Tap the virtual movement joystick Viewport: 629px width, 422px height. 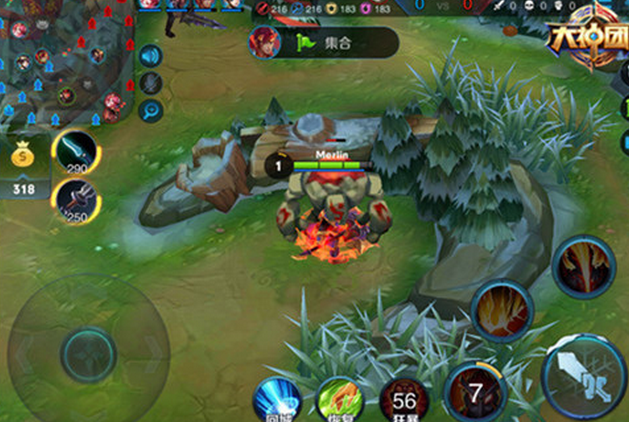(89, 352)
